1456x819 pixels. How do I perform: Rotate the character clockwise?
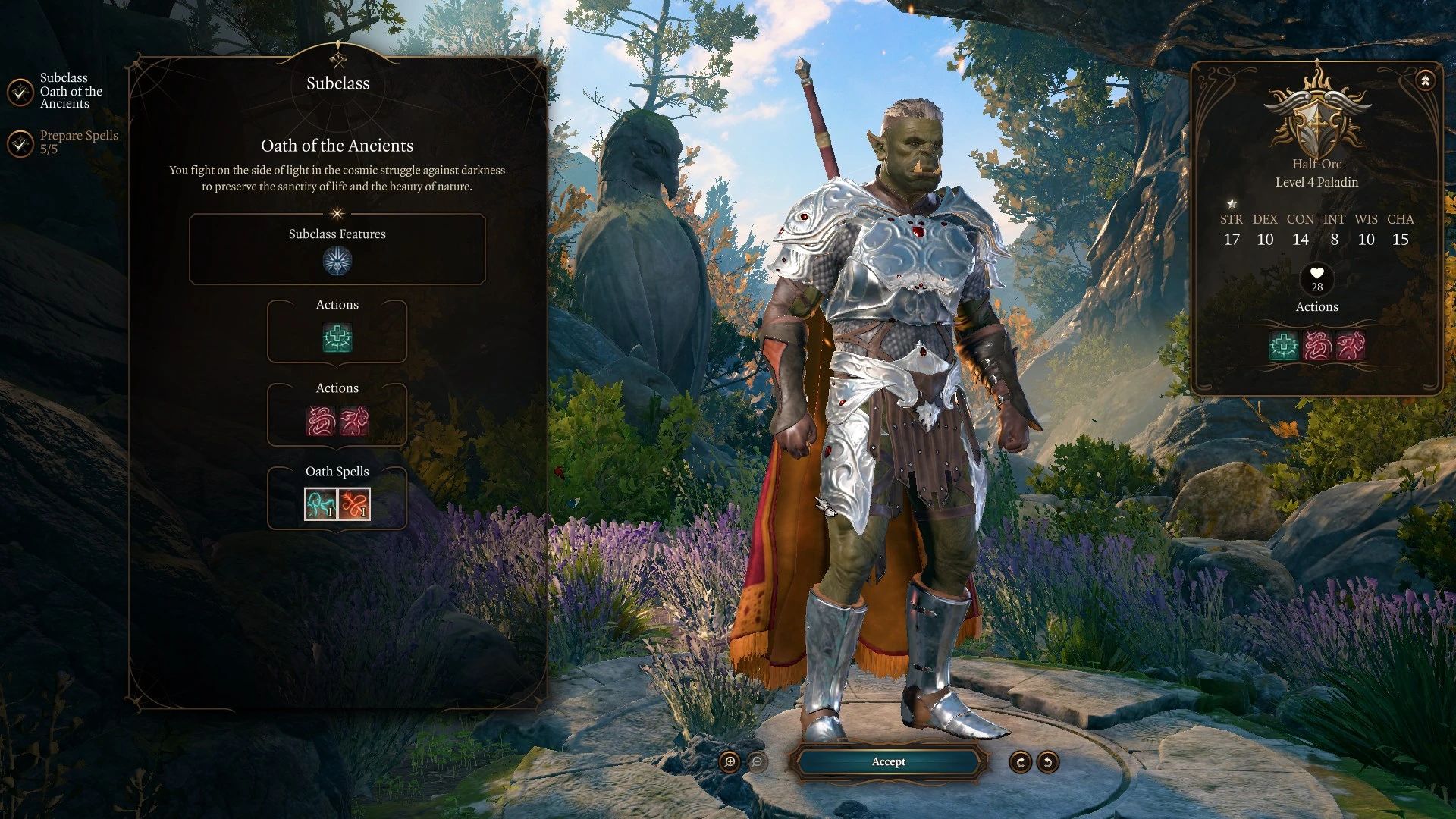(x=1020, y=762)
